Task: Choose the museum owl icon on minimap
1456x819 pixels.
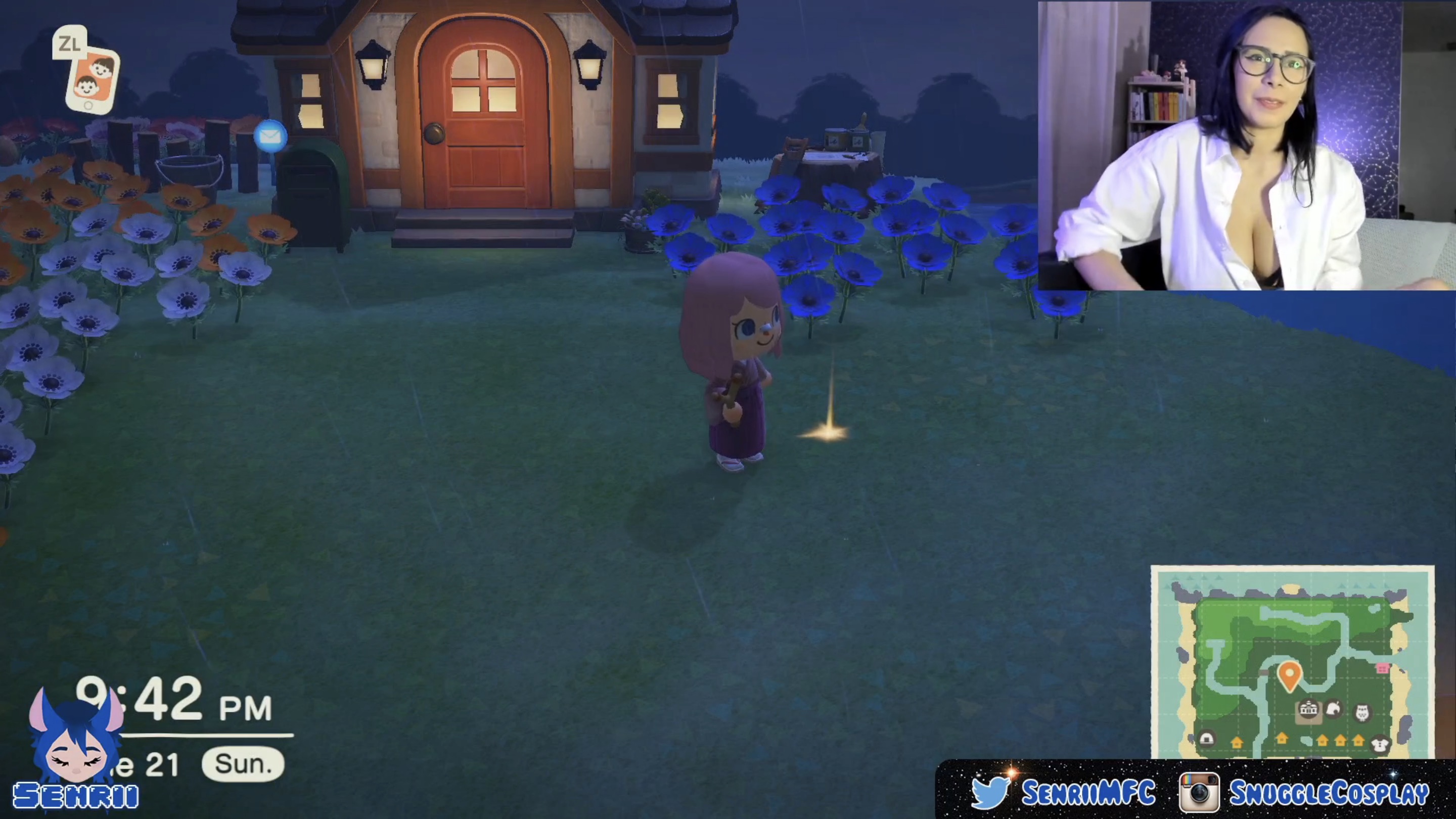Action: click(1362, 712)
